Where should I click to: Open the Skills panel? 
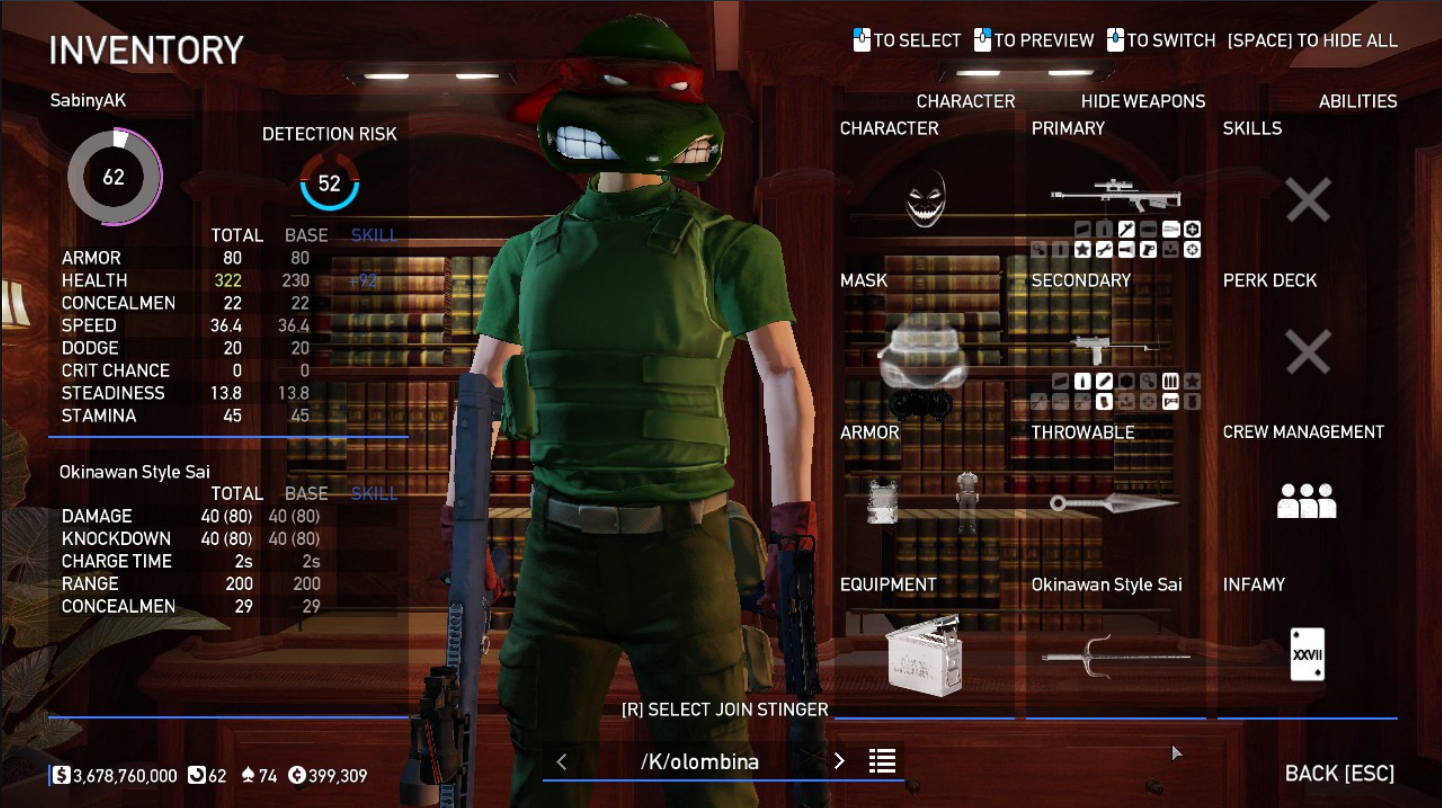point(1307,200)
